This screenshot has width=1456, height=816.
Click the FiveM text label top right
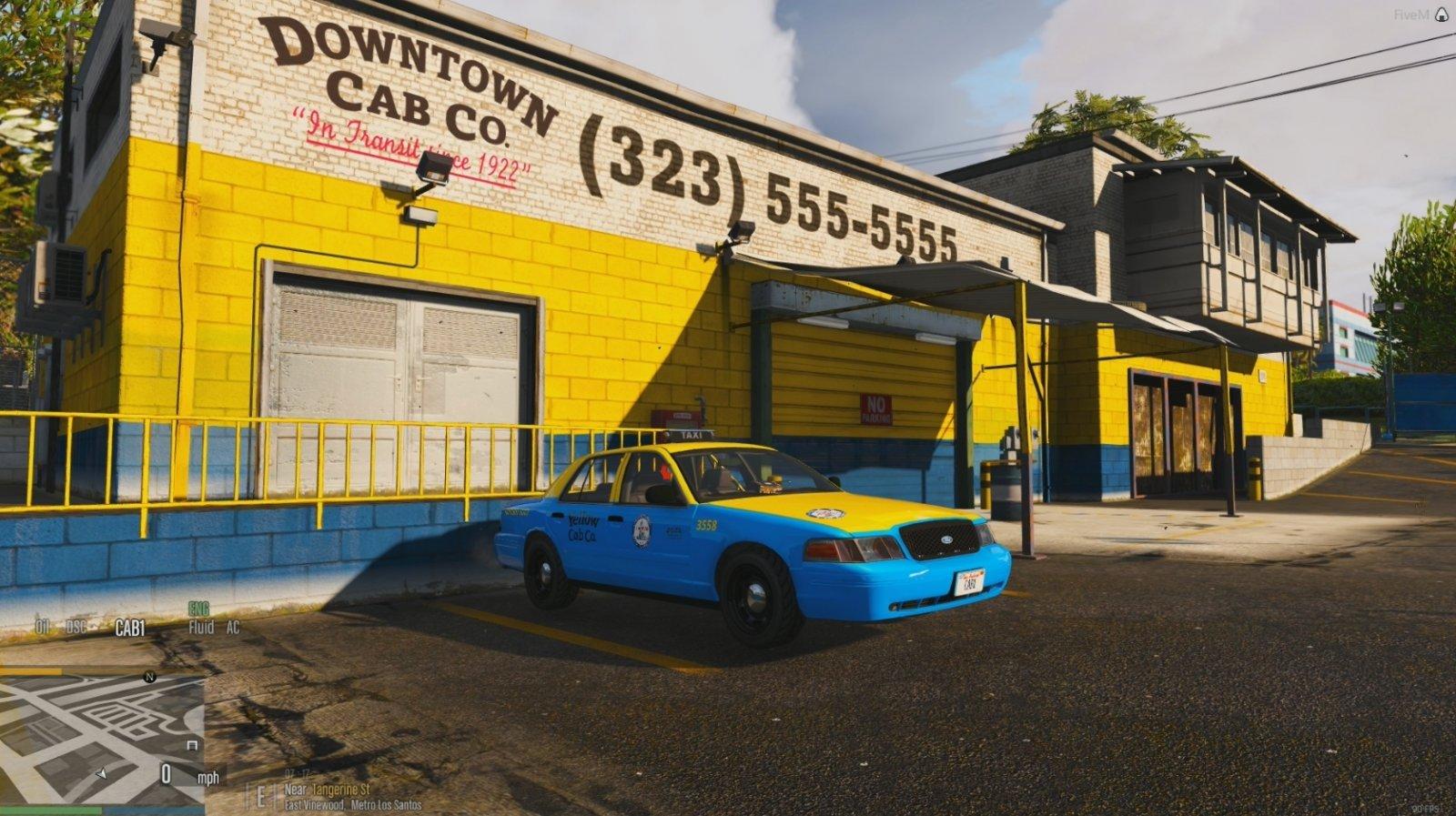[1410, 12]
